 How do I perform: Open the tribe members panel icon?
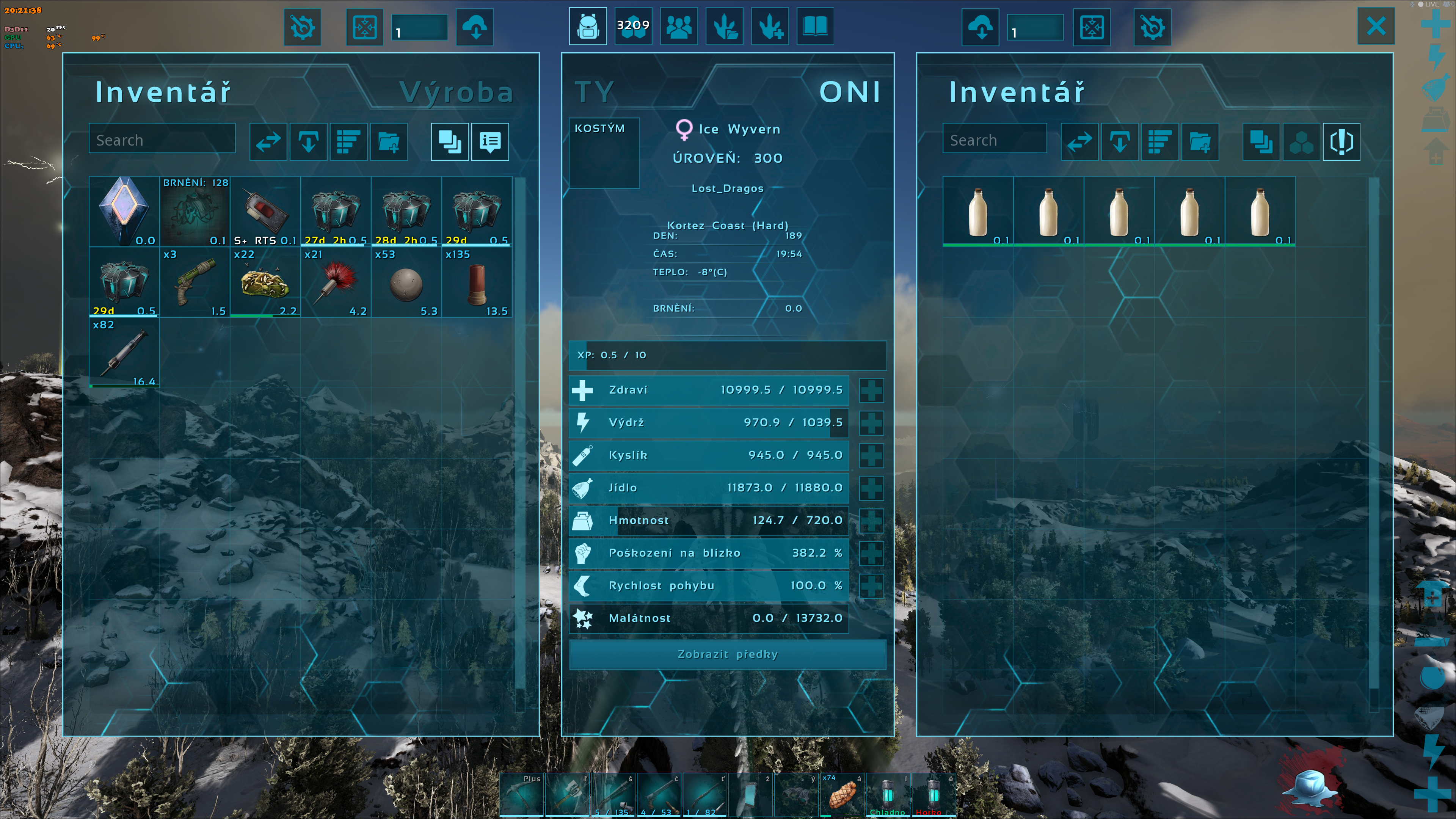pyautogui.click(x=678, y=26)
